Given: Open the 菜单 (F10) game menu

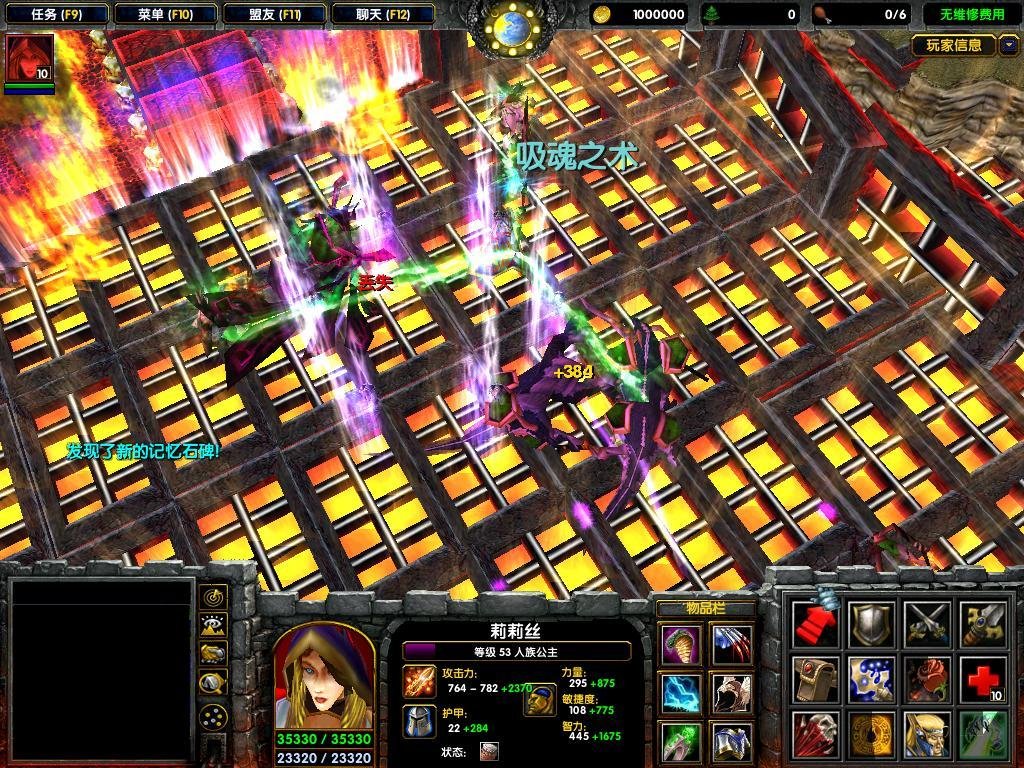Looking at the screenshot, I should [163, 14].
